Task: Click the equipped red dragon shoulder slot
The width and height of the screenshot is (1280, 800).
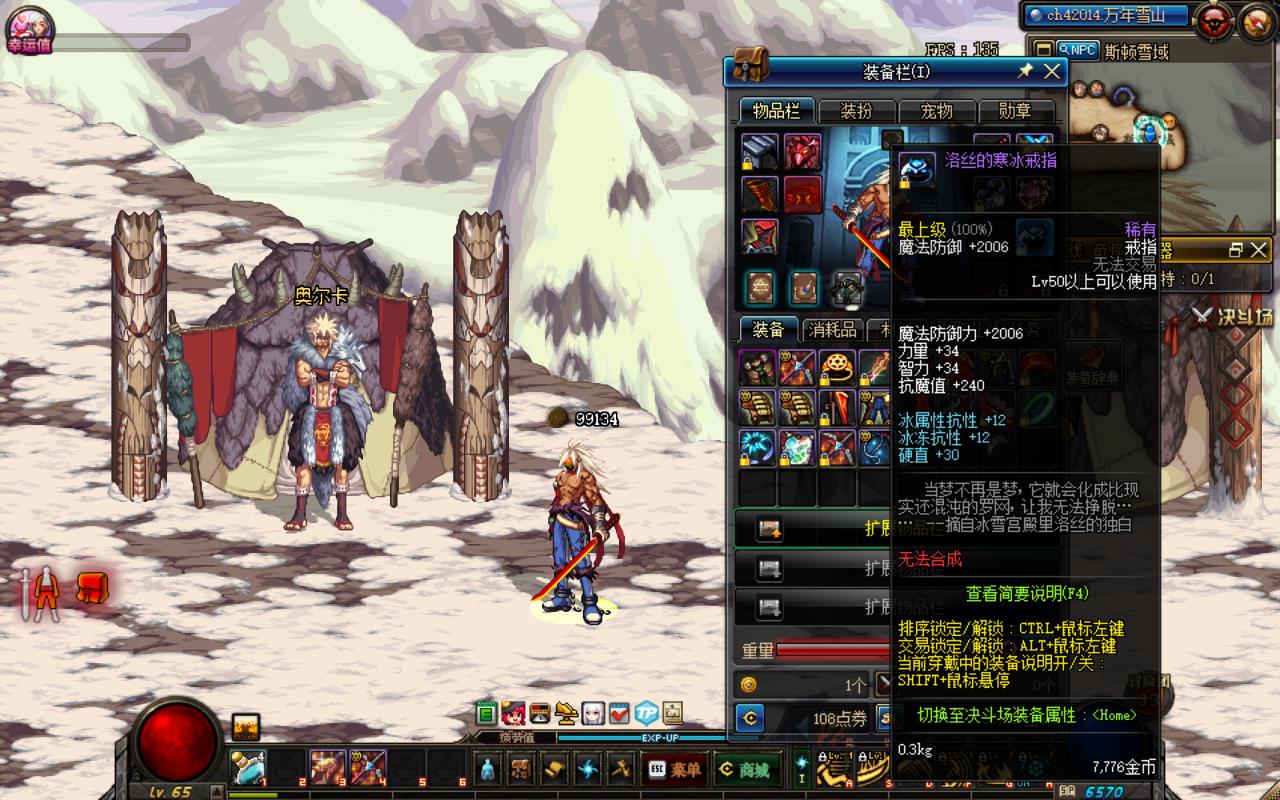Action: point(802,152)
